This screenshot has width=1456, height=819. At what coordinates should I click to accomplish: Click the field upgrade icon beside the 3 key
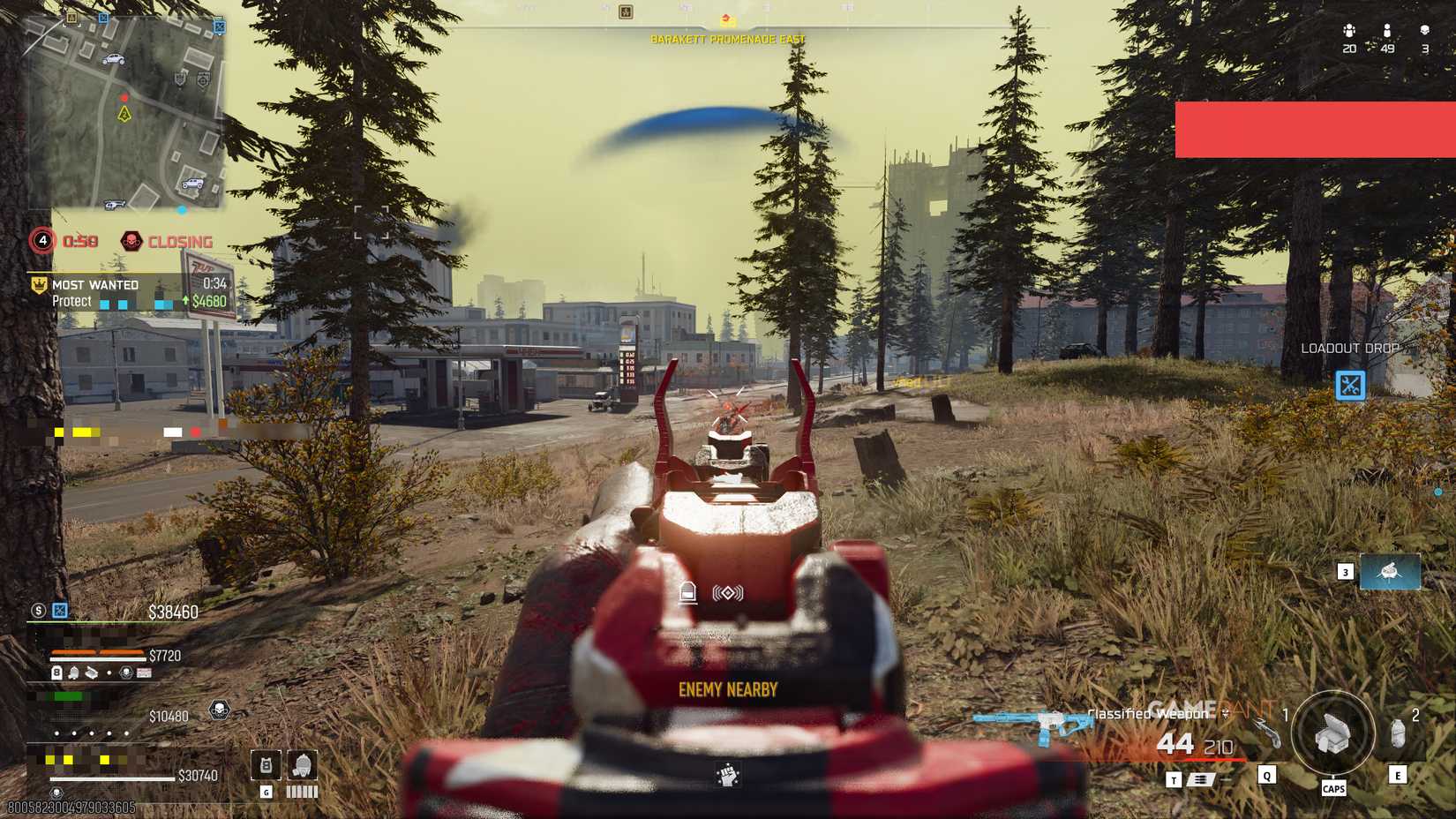(1389, 572)
